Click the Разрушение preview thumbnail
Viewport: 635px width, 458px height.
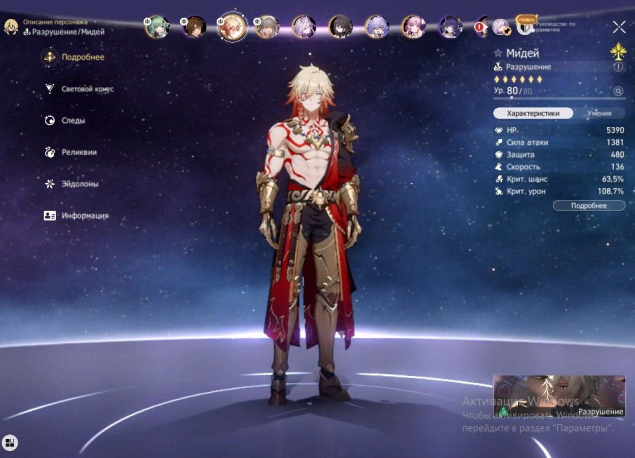[x=558, y=395]
